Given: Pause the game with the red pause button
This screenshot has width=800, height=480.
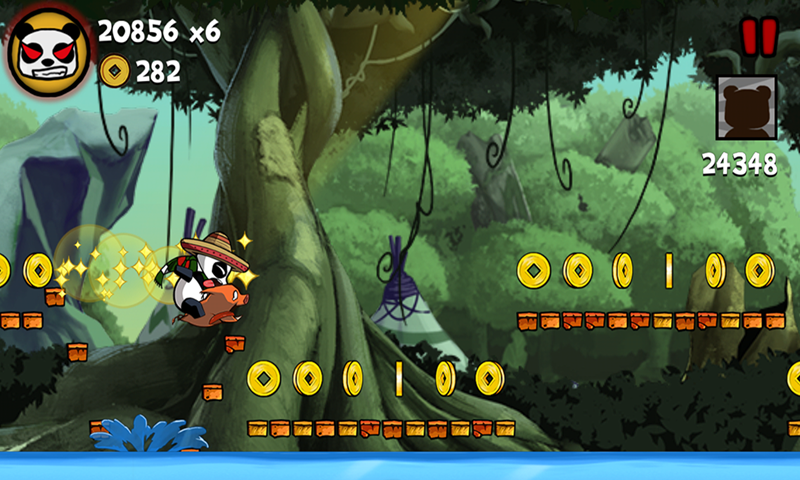Looking at the screenshot, I should (758, 37).
